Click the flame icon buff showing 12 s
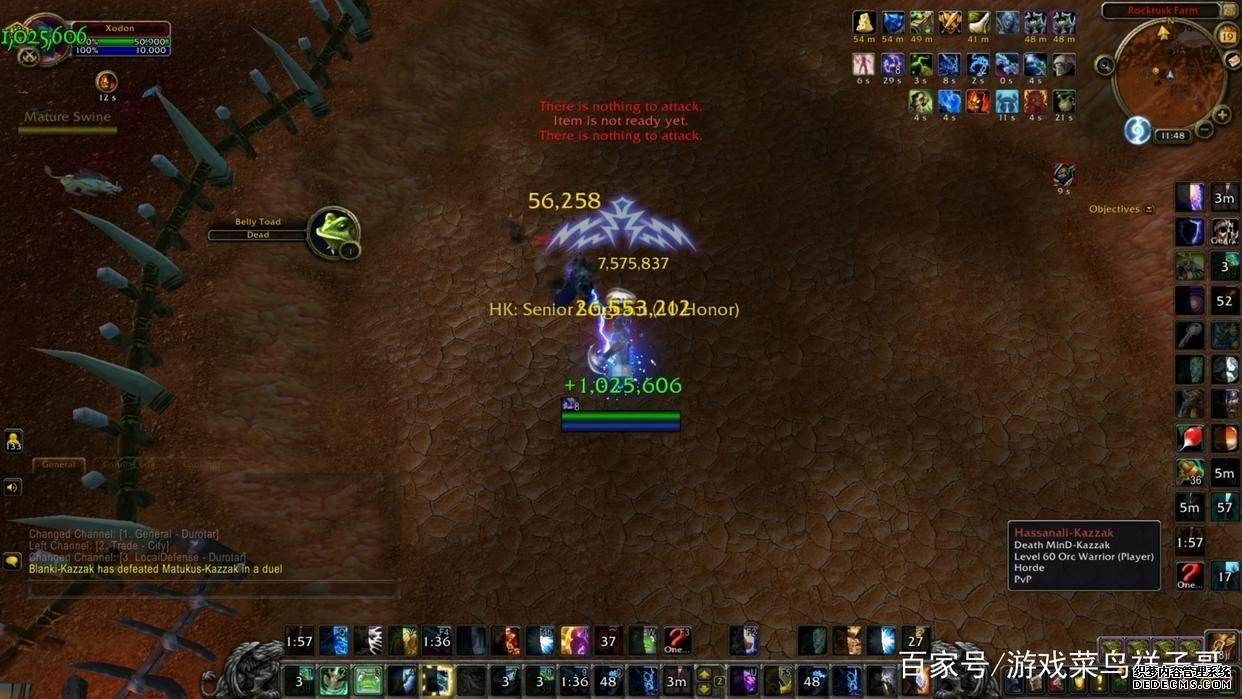The width and height of the screenshot is (1242, 699). pos(106,81)
